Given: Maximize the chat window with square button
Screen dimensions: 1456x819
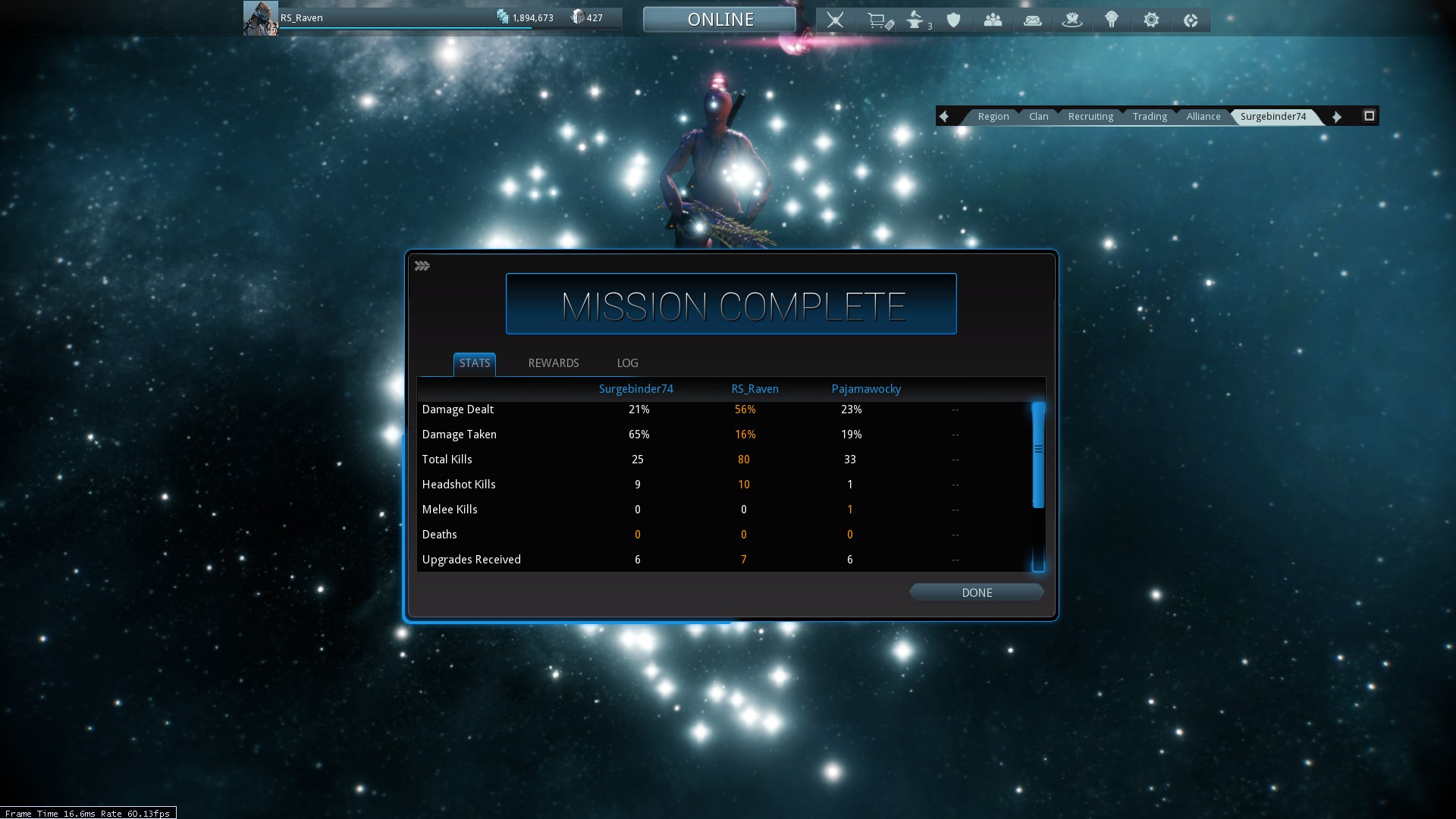Looking at the screenshot, I should pyautogui.click(x=1369, y=116).
